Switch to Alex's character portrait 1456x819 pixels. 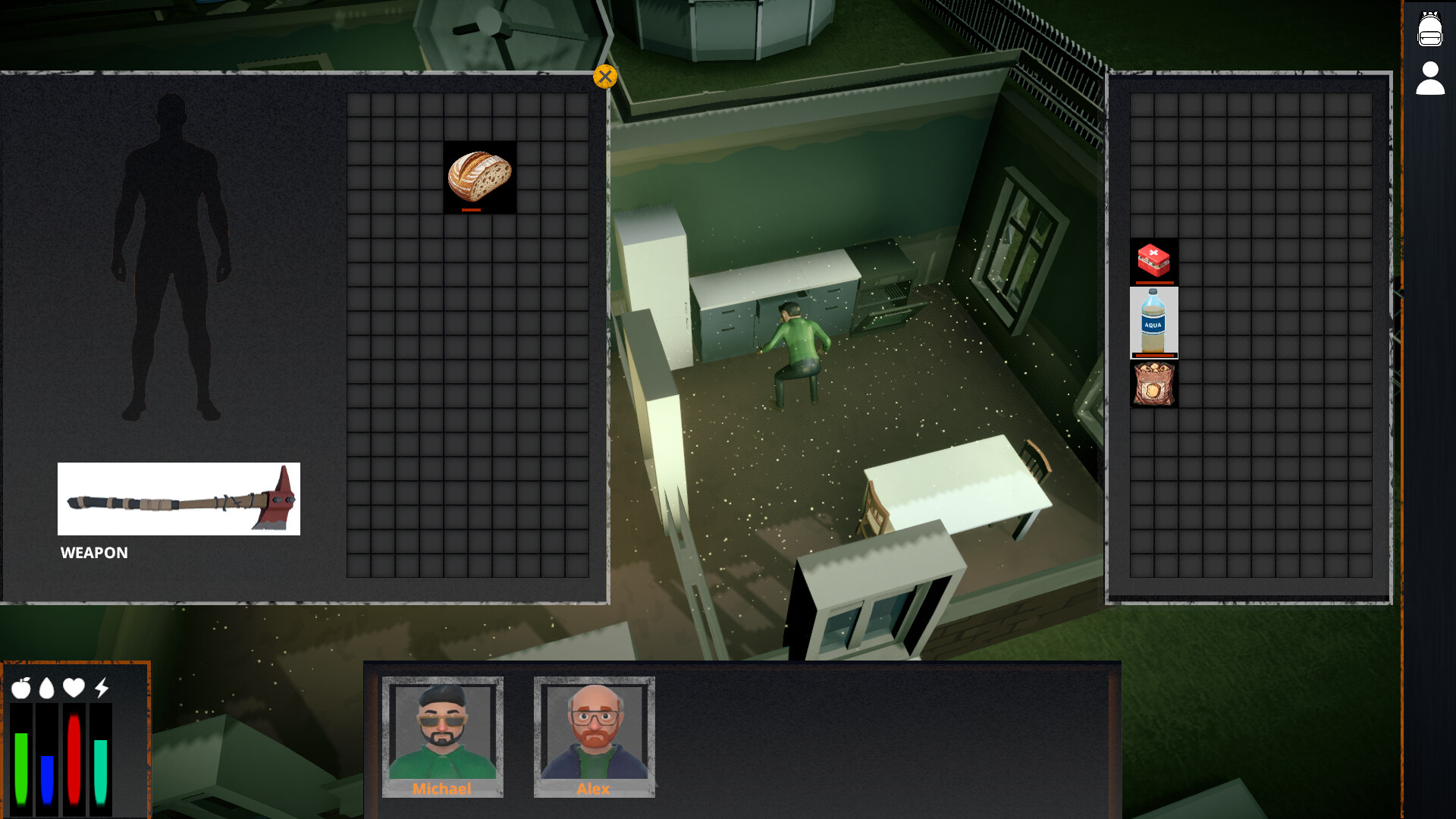point(594,734)
